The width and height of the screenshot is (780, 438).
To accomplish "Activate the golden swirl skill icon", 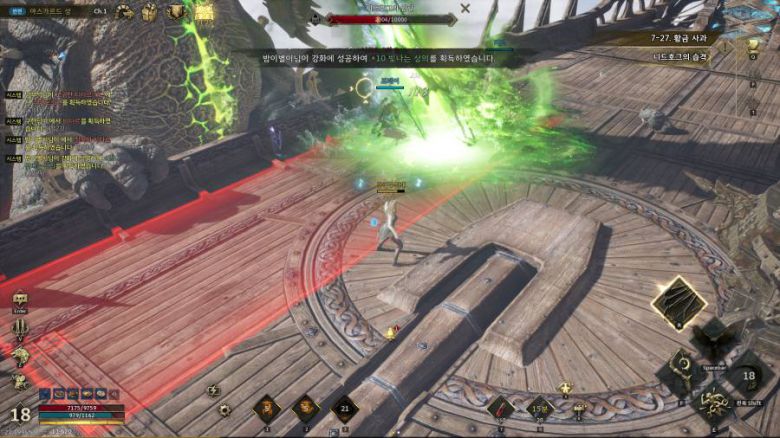I will point(714,403).
